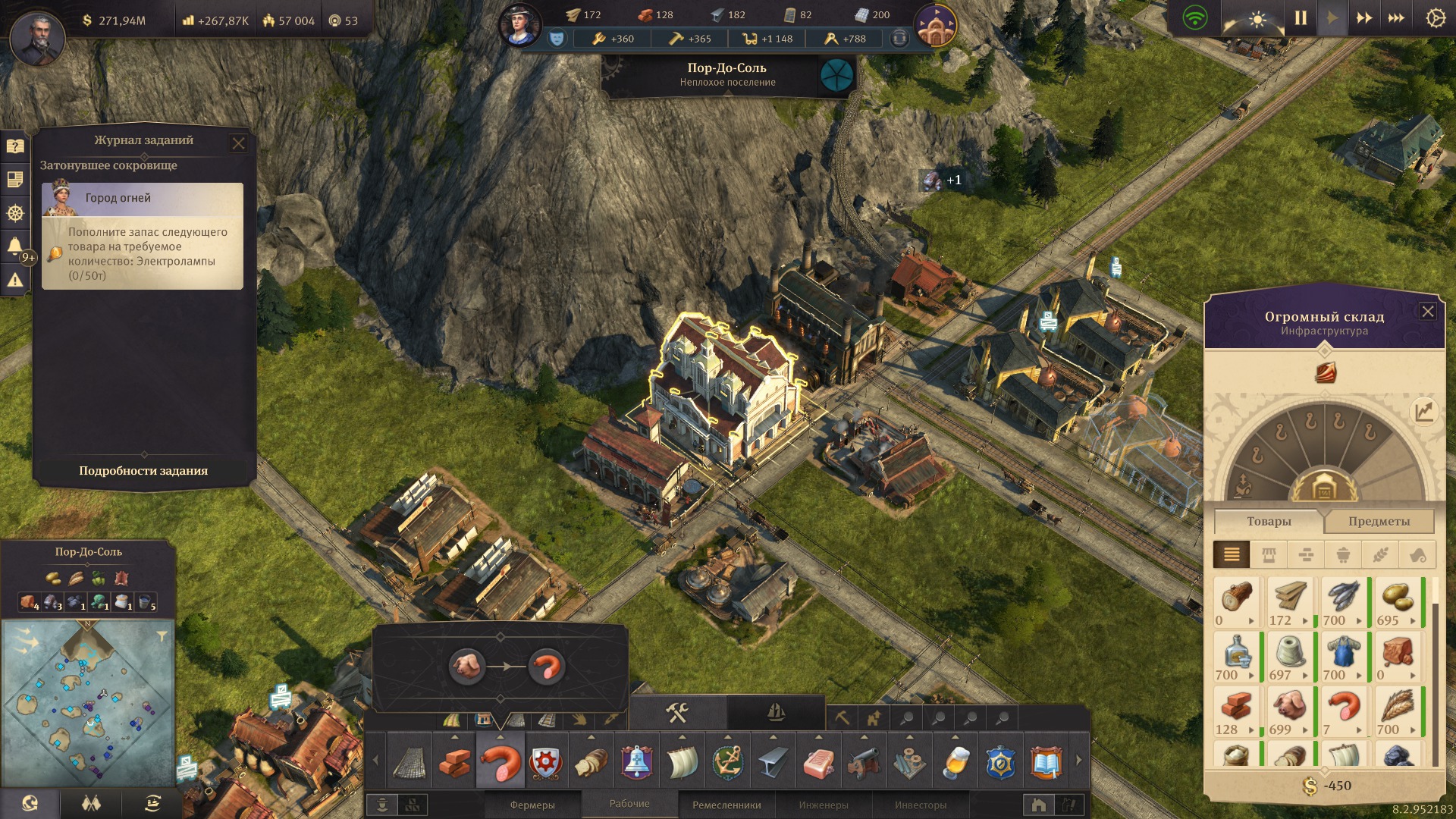Select the Фермеры population tier
1456x819 pixels.
(532, 805)
